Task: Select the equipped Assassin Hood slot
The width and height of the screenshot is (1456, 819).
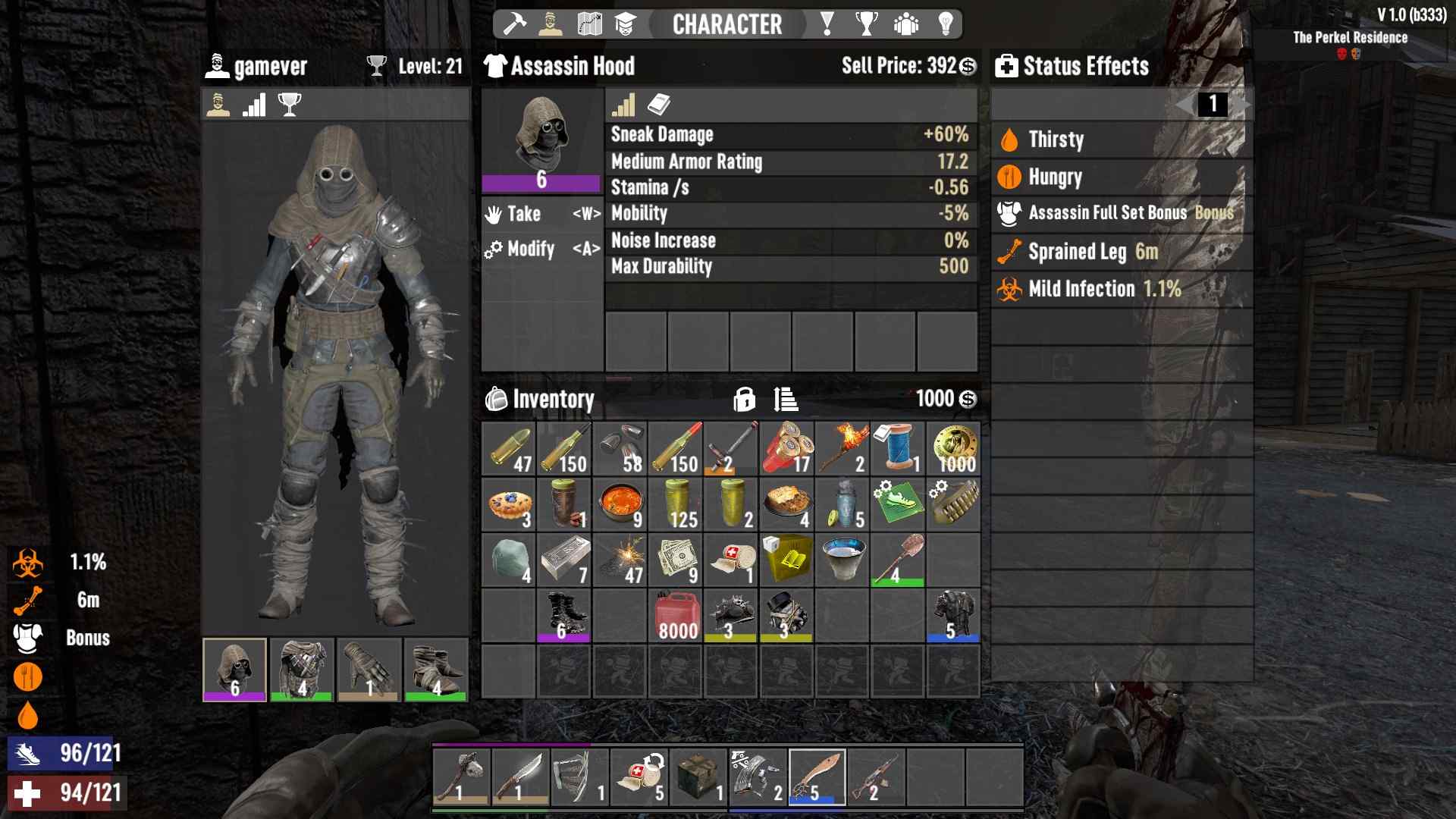Action: [x=234, y=670]
